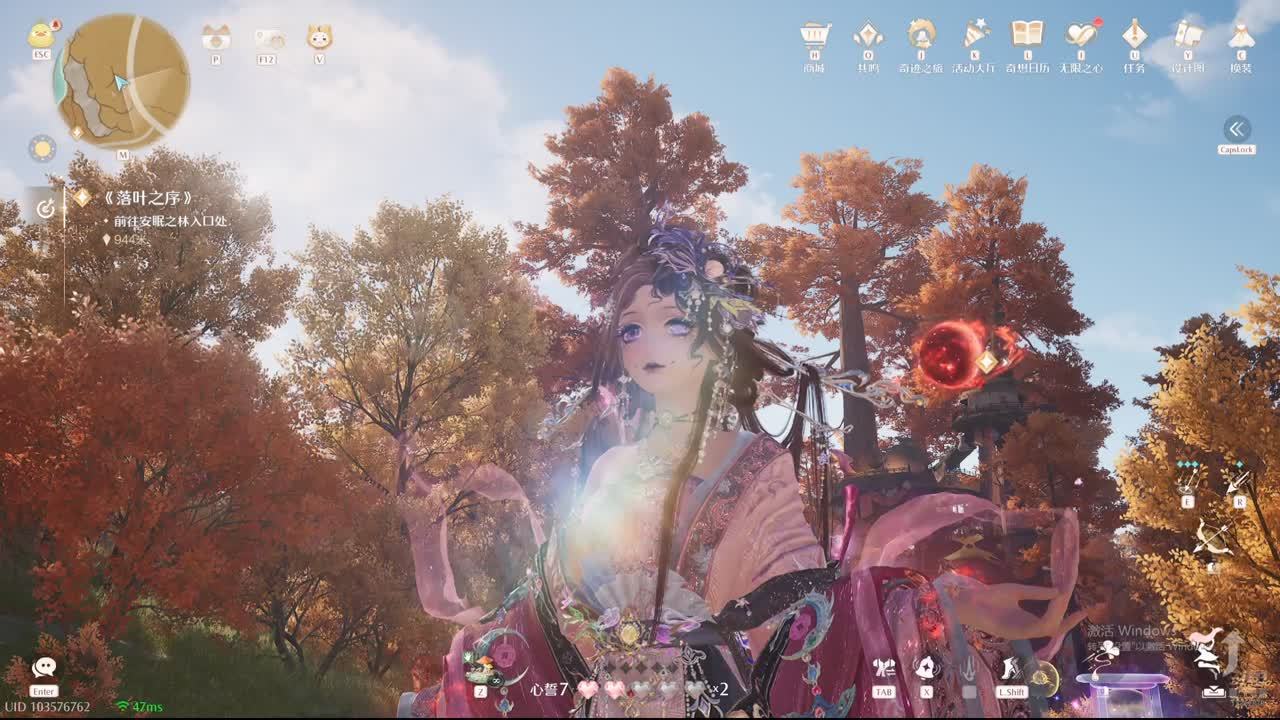Collapse the top menu with double-arrow button

coord(1237,129)
